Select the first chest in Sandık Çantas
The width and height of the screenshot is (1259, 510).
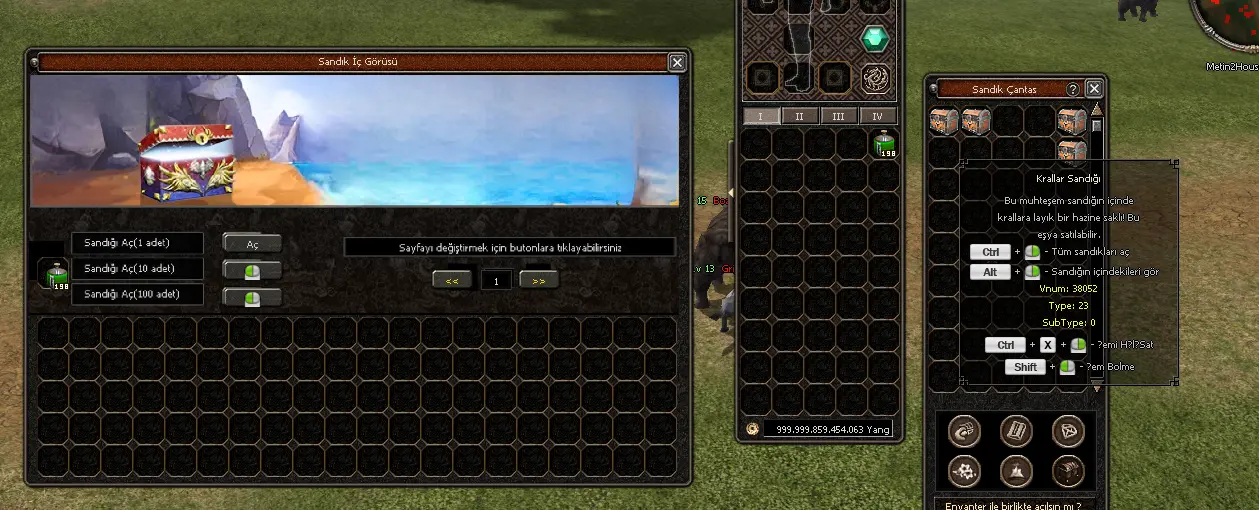944,121
